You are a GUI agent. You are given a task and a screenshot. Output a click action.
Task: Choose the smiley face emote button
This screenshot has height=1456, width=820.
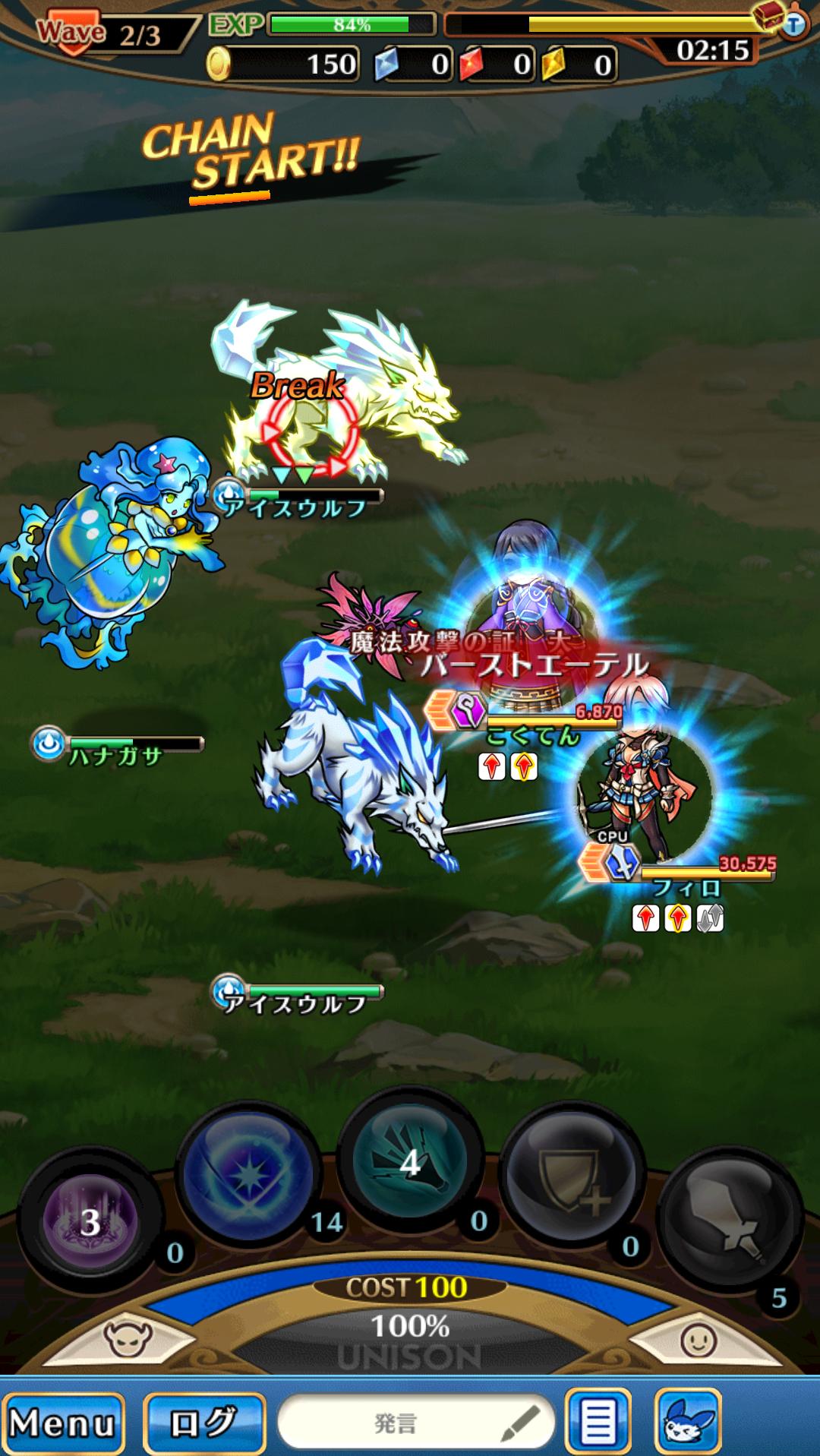click(x=698, y=1340)
